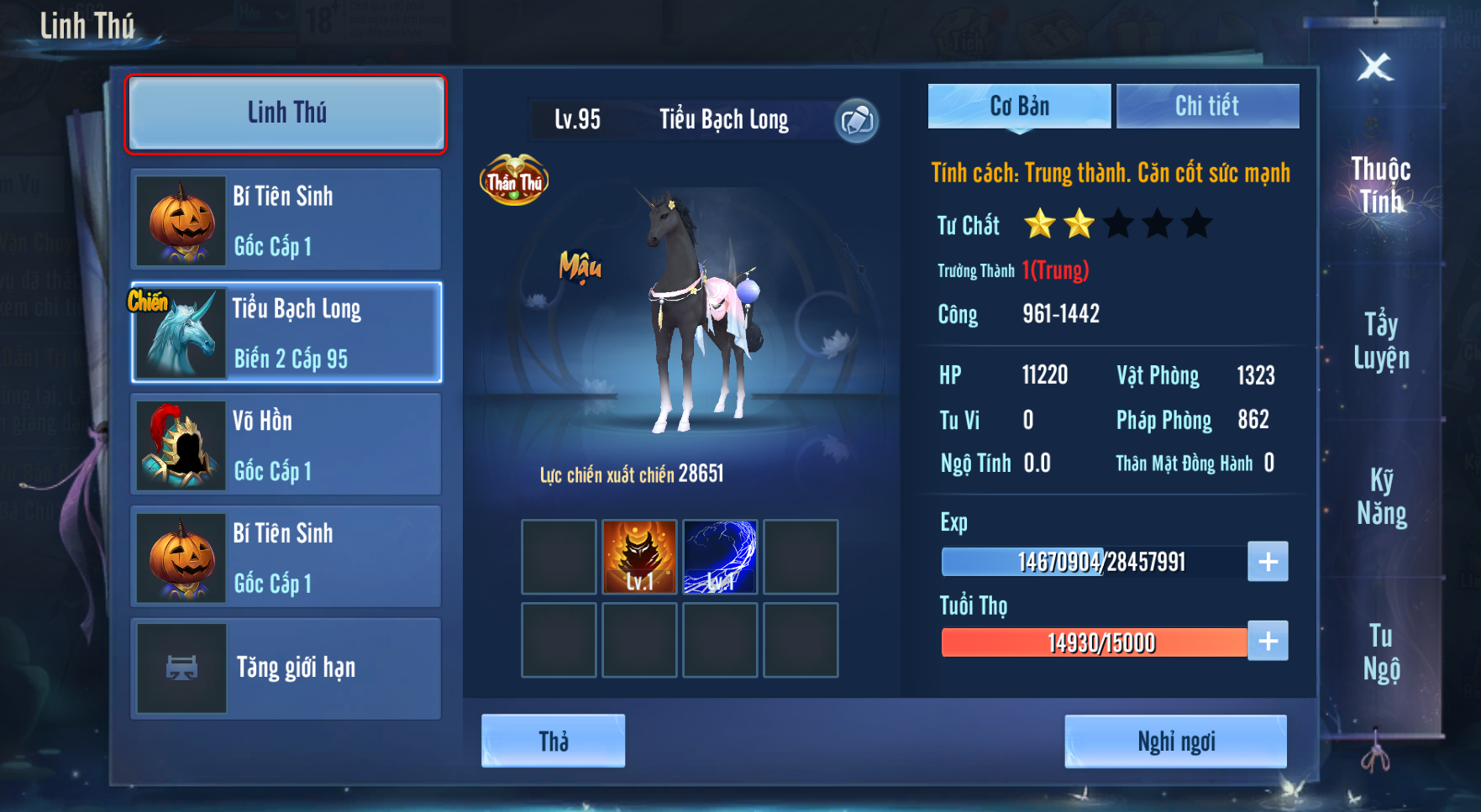
Task: Choose Tiểu Bạch Long from pet list
Action: (286, 333)
